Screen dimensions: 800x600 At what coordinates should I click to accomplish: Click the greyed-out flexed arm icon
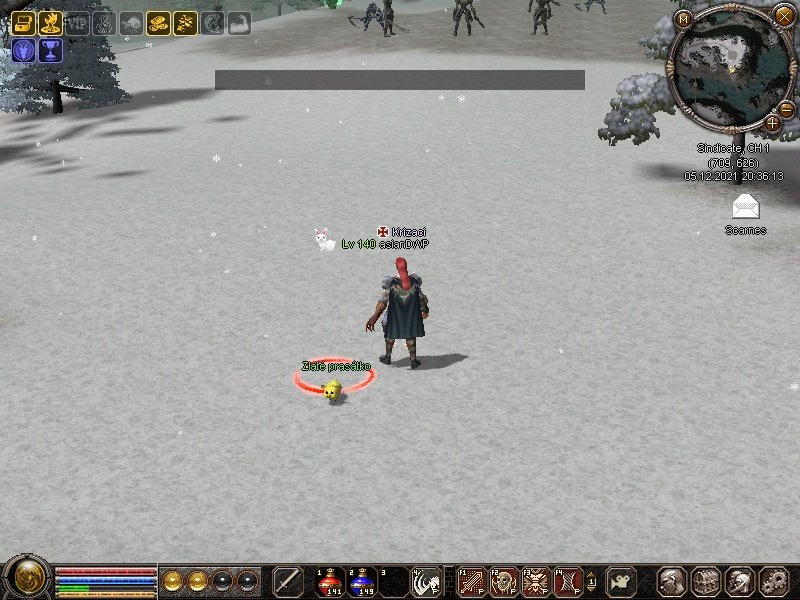tap(239, 23)
